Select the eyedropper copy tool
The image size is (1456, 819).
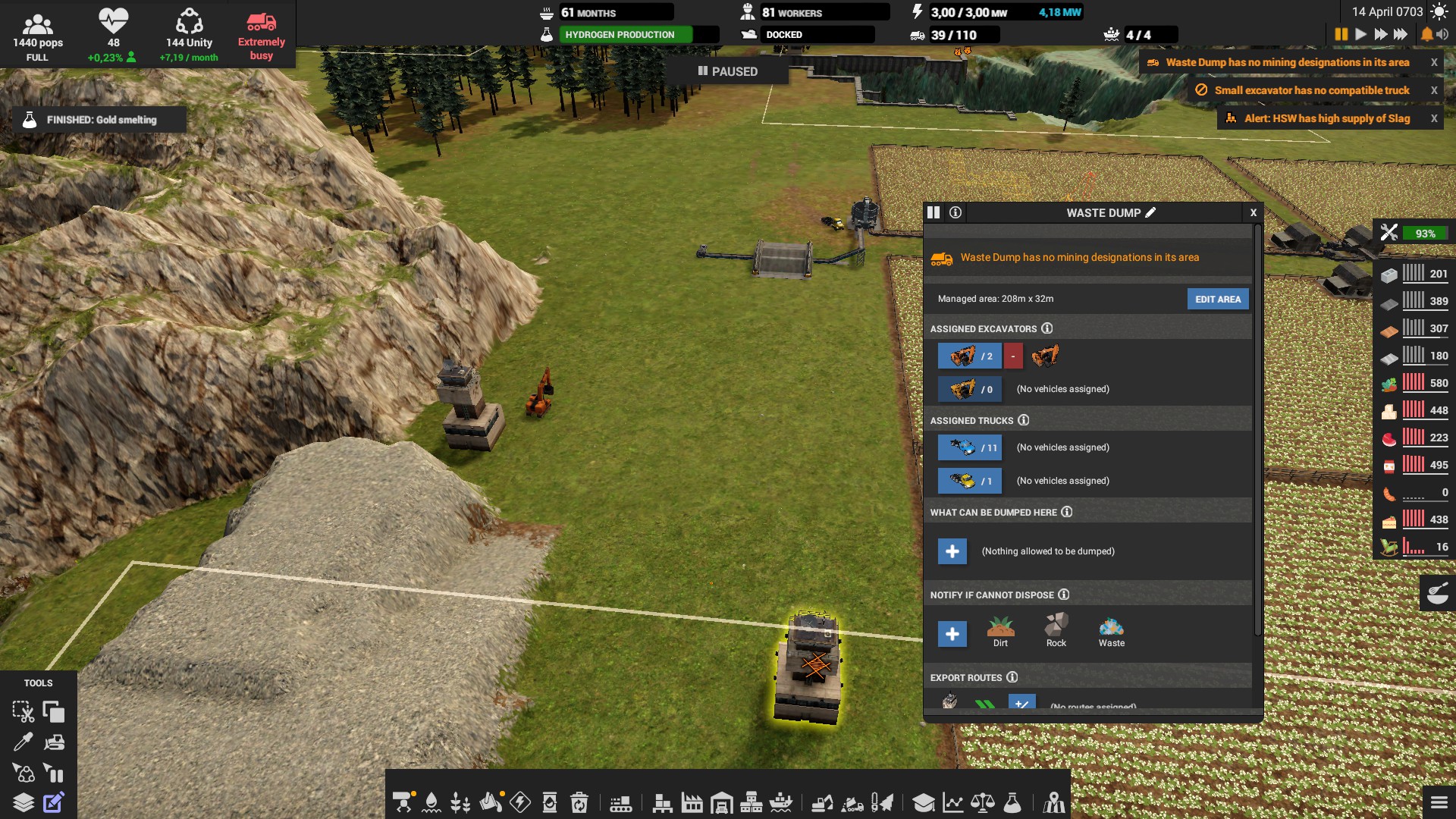(24, 742)
